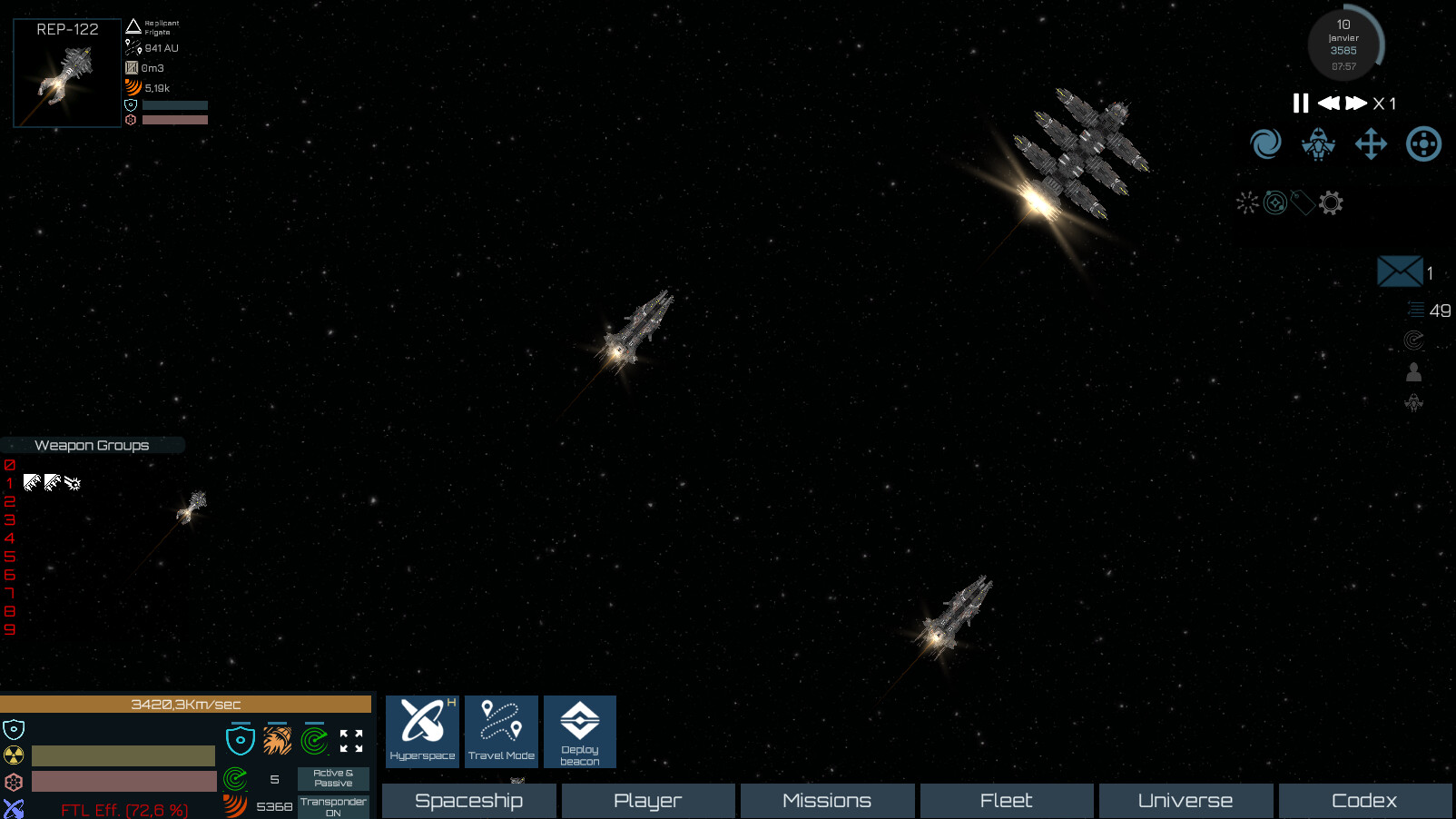1456x819 pixels.
Task: Switch to the Fleet tab
Action: tap(1007, 800)
